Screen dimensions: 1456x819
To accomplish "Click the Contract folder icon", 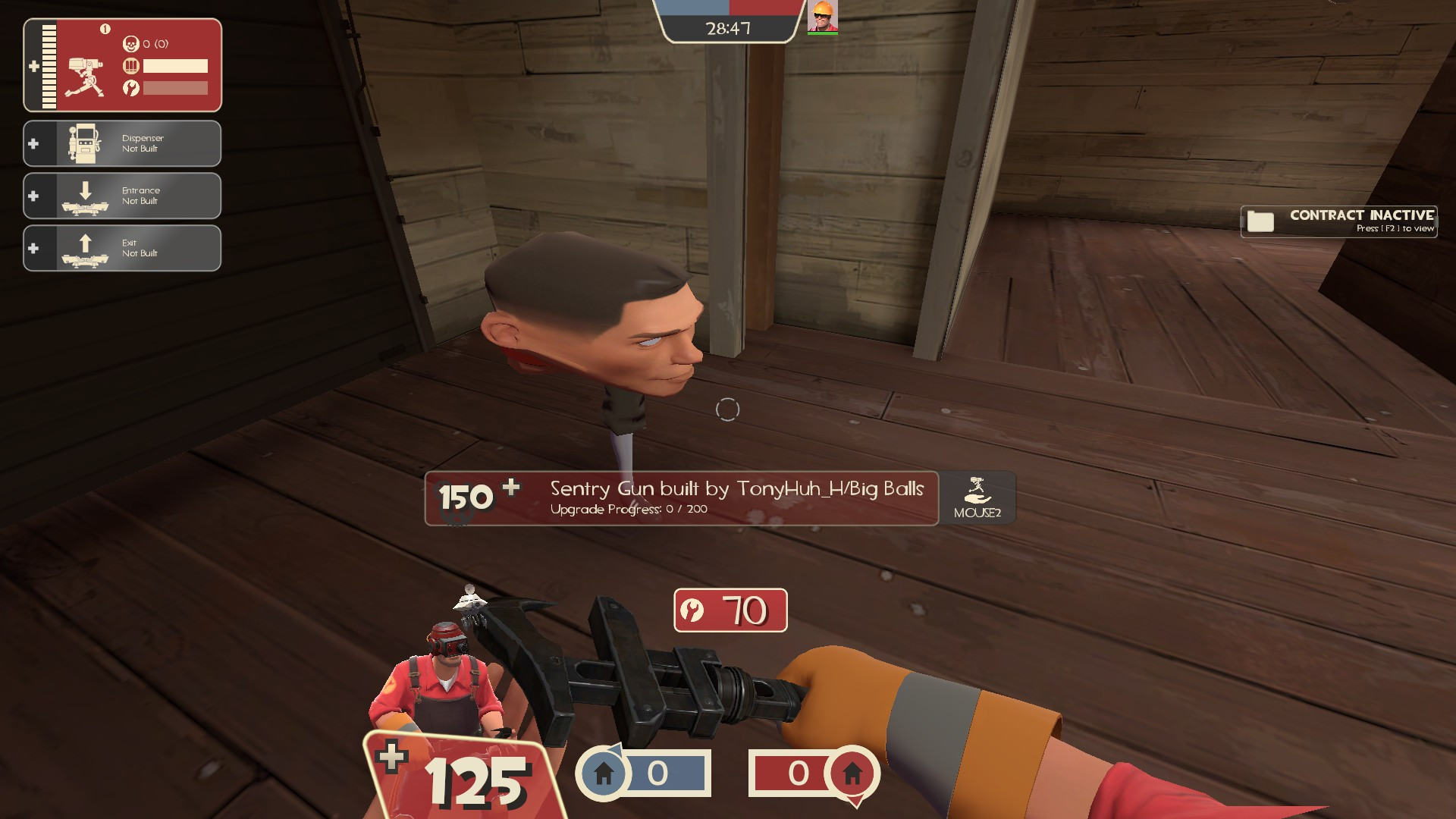I will [x=1259, y=221].
